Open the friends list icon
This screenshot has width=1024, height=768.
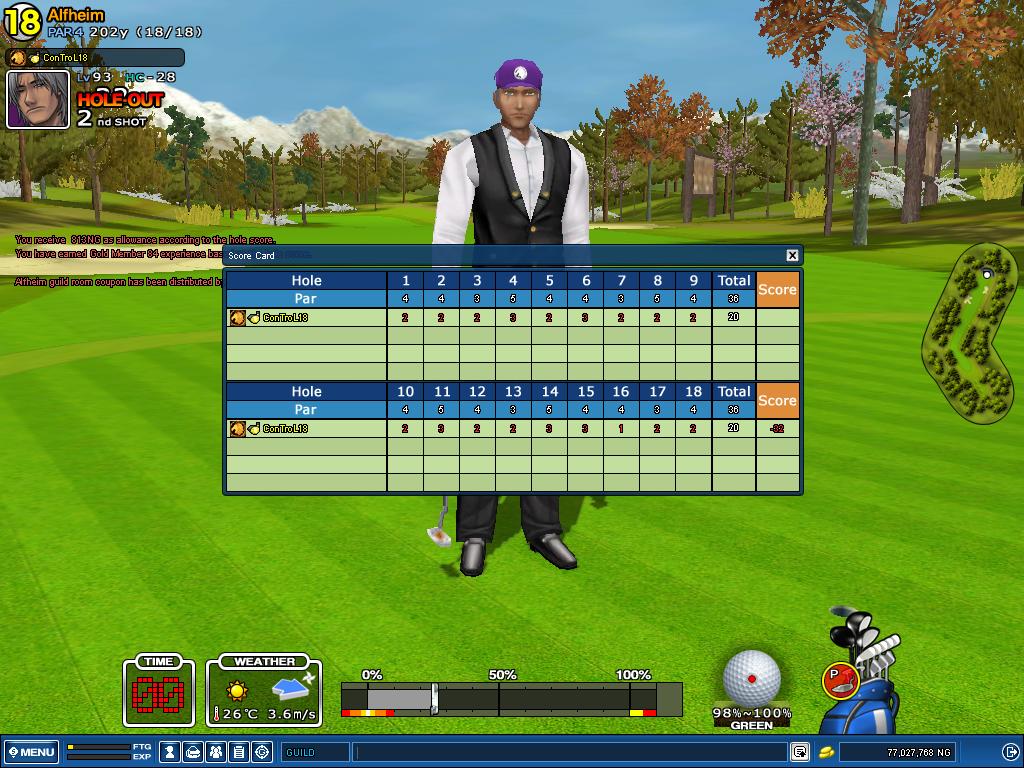click(217, 752)
